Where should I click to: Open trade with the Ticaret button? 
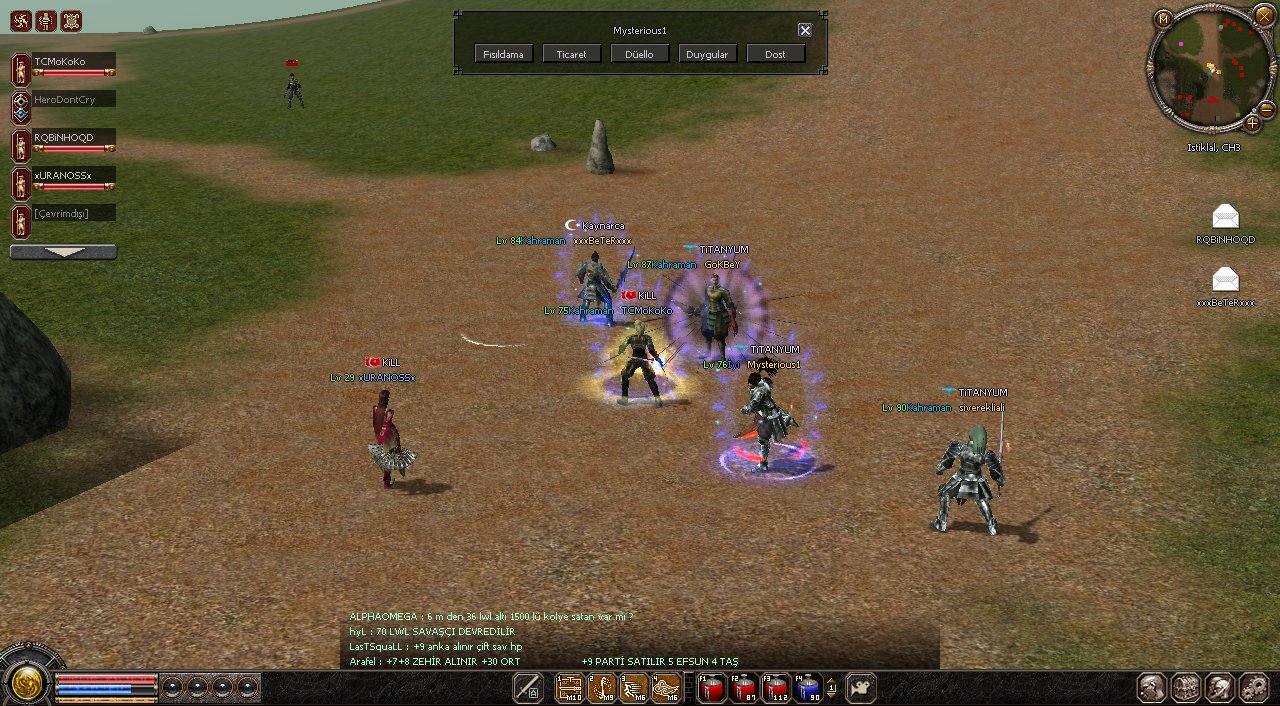tap(572, 54)
